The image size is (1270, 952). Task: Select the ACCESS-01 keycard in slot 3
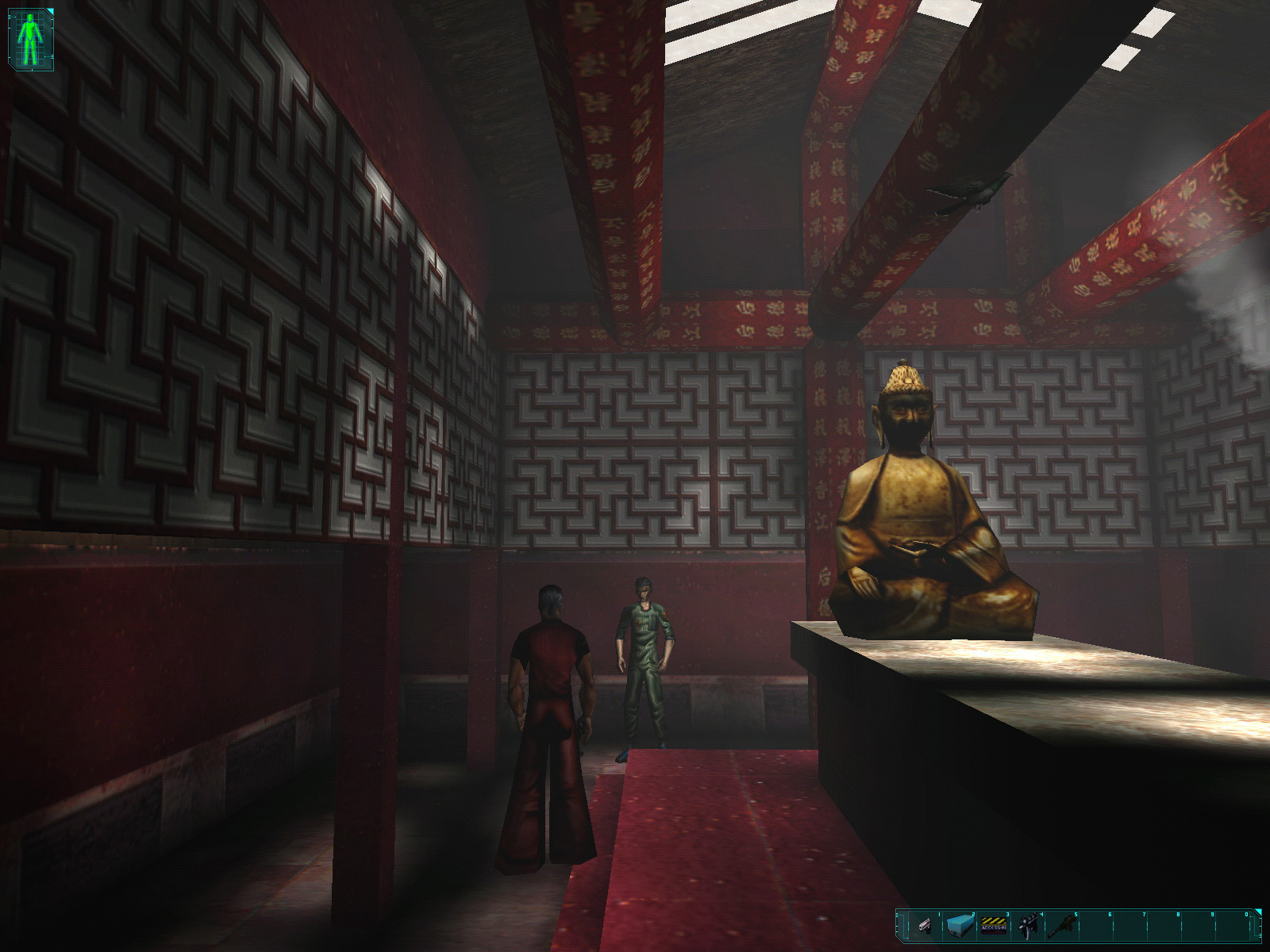pos(994,925)
